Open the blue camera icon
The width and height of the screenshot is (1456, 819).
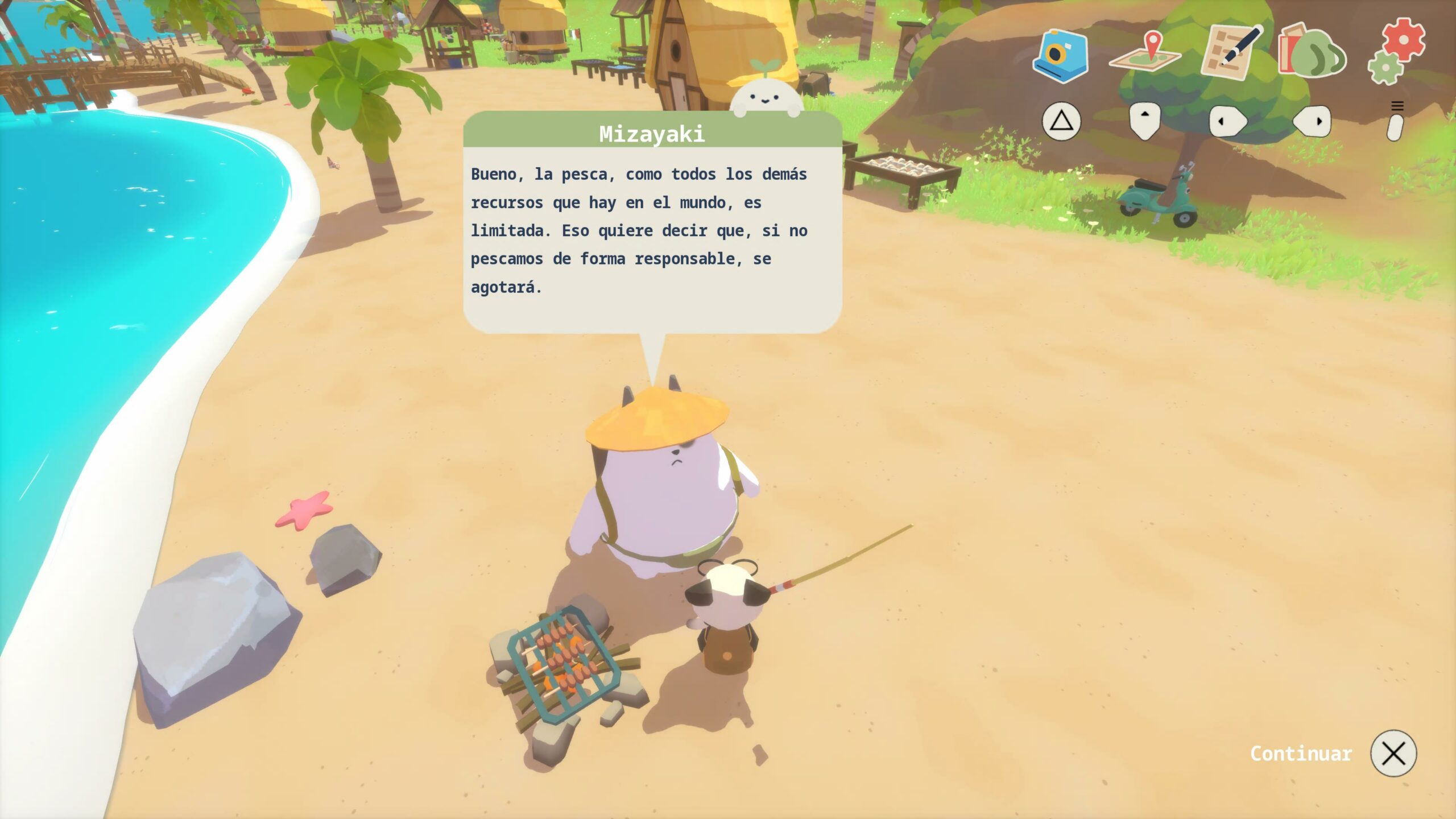(x=1061, y=55)
